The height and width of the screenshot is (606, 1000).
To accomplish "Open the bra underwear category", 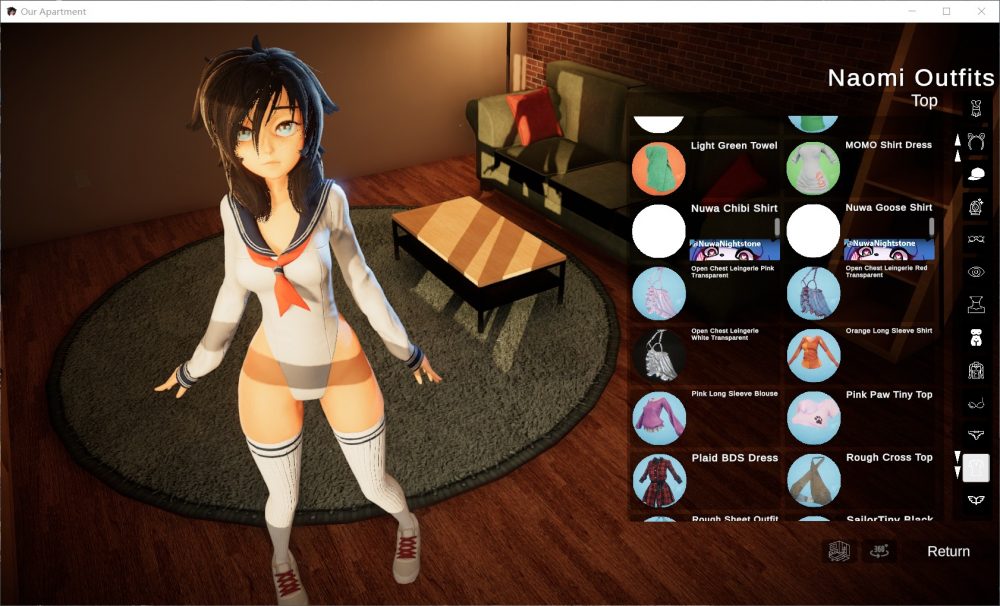I will 976,403.
